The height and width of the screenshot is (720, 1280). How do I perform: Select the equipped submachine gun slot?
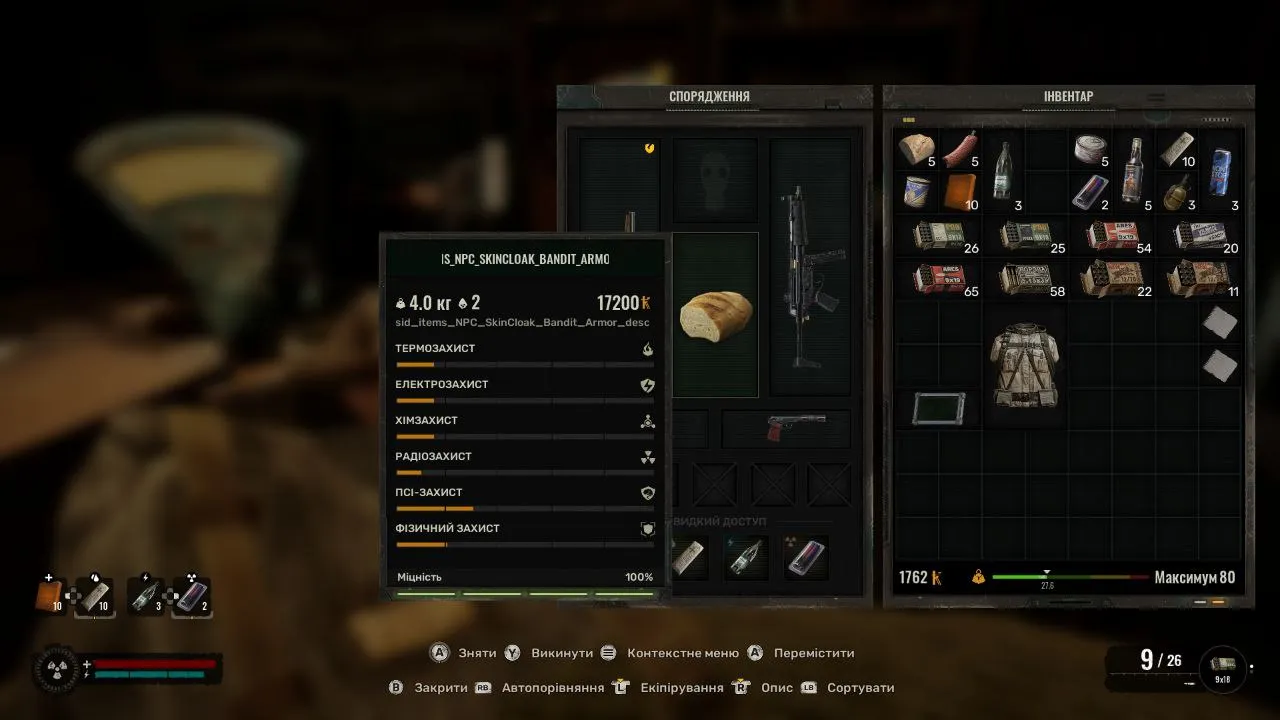809,277
